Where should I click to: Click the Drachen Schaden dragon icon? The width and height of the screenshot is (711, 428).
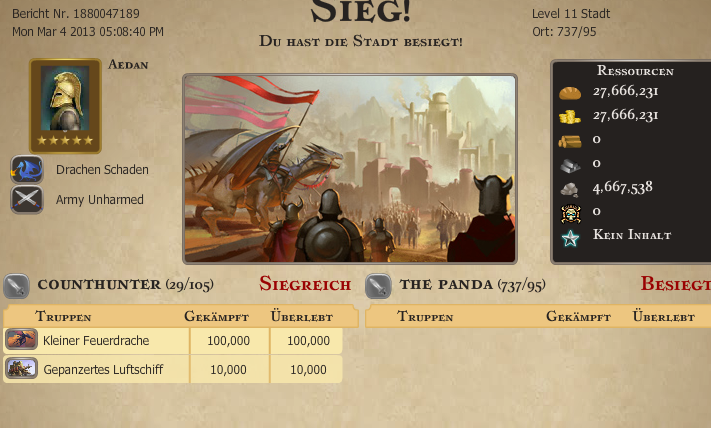click(x=27, y=170)
